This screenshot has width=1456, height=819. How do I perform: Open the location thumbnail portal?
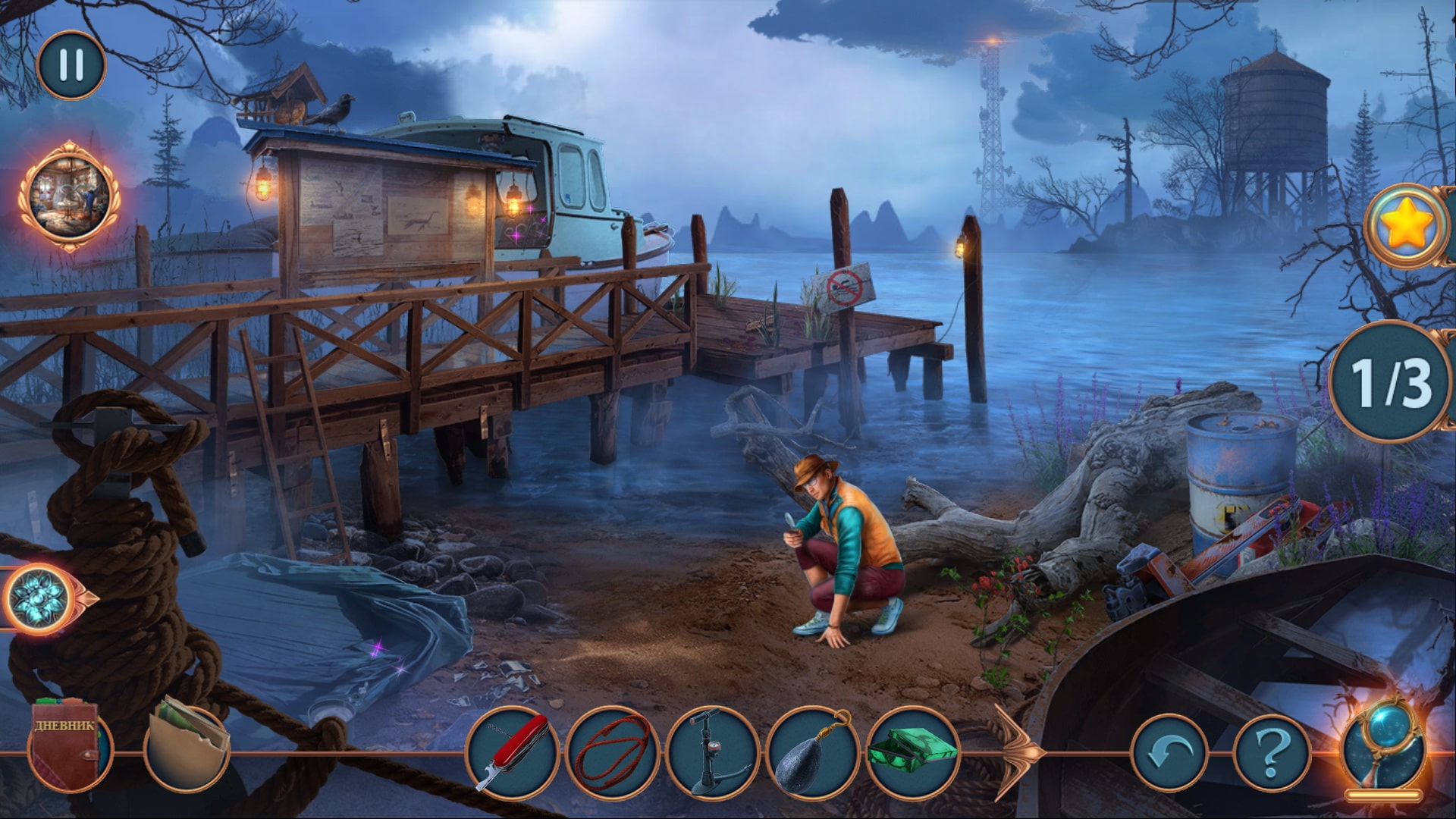tap(69, 196)
